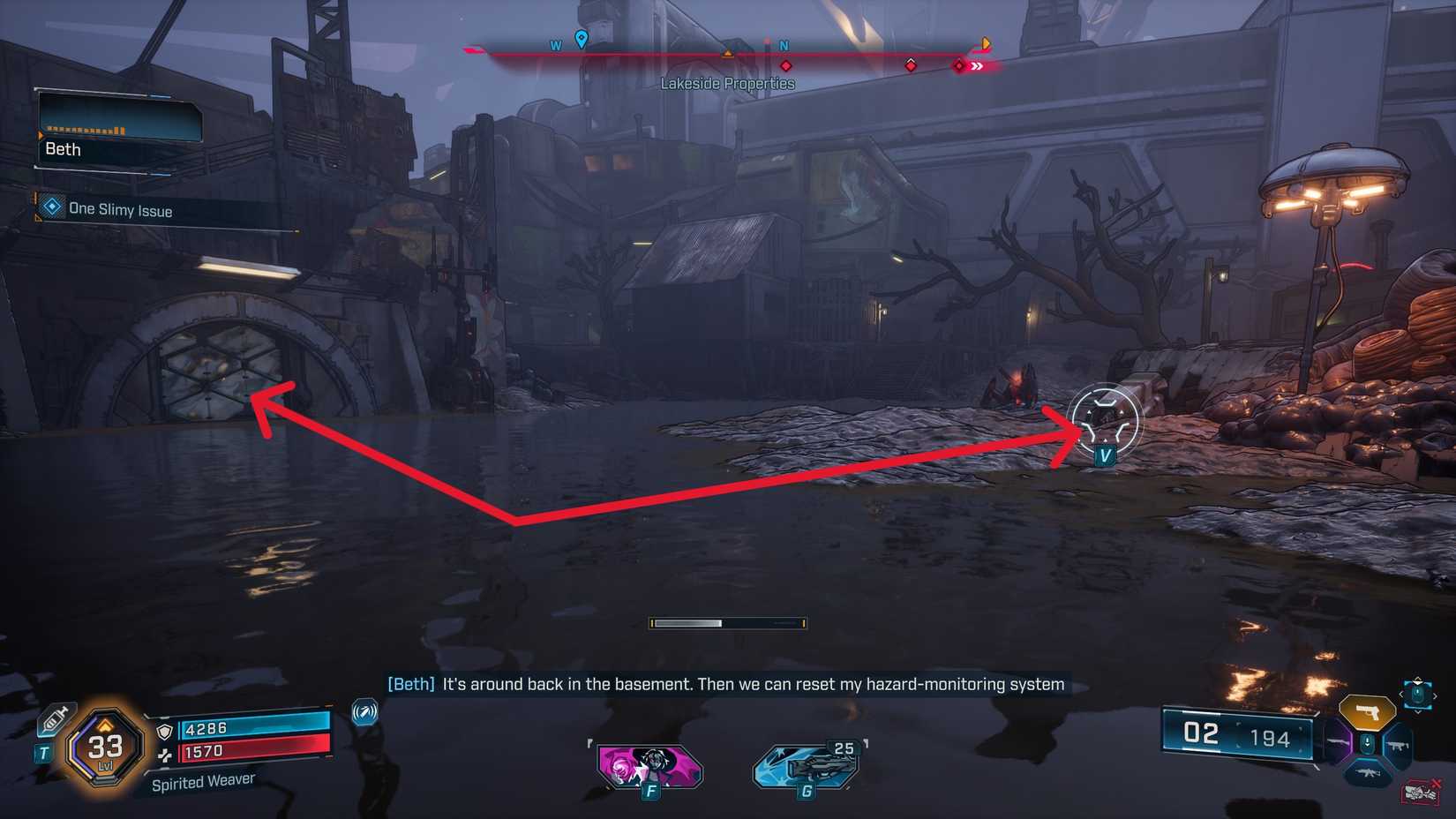Click the blue waypoint pin on the compass

click(580, 39)
